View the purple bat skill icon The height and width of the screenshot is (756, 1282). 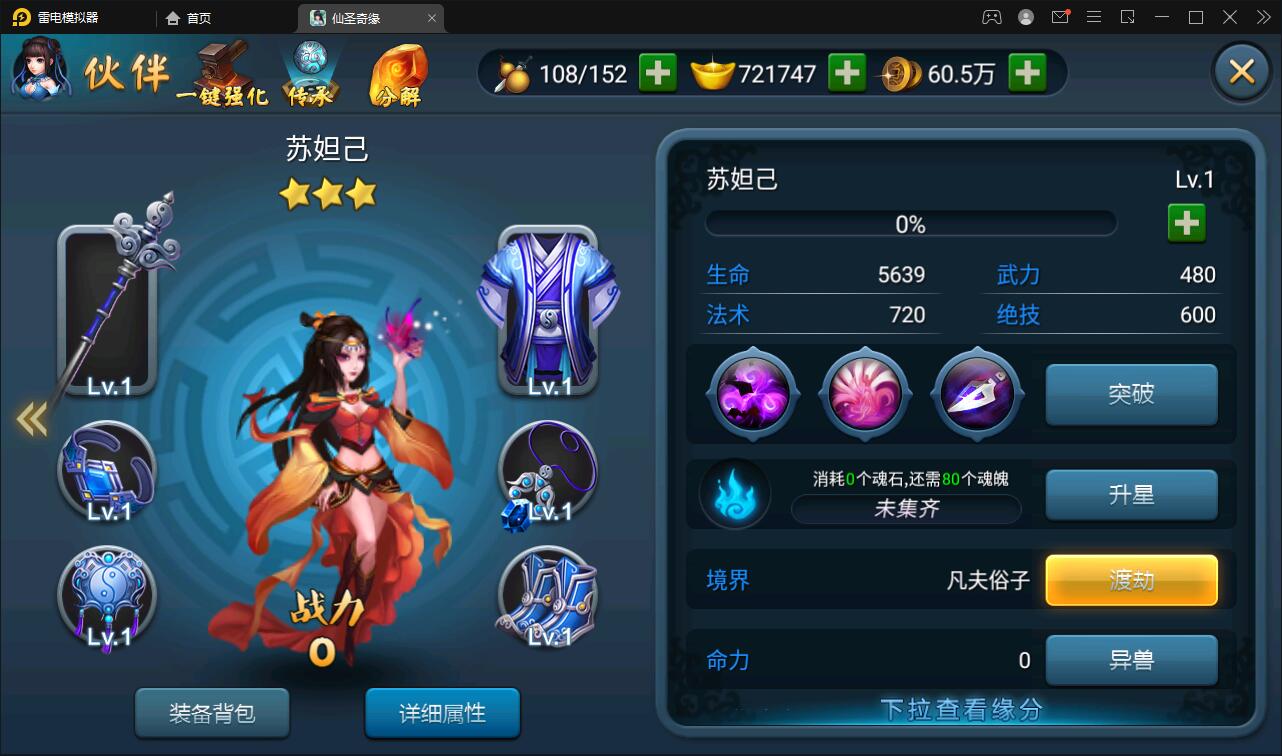coord(752,392)
